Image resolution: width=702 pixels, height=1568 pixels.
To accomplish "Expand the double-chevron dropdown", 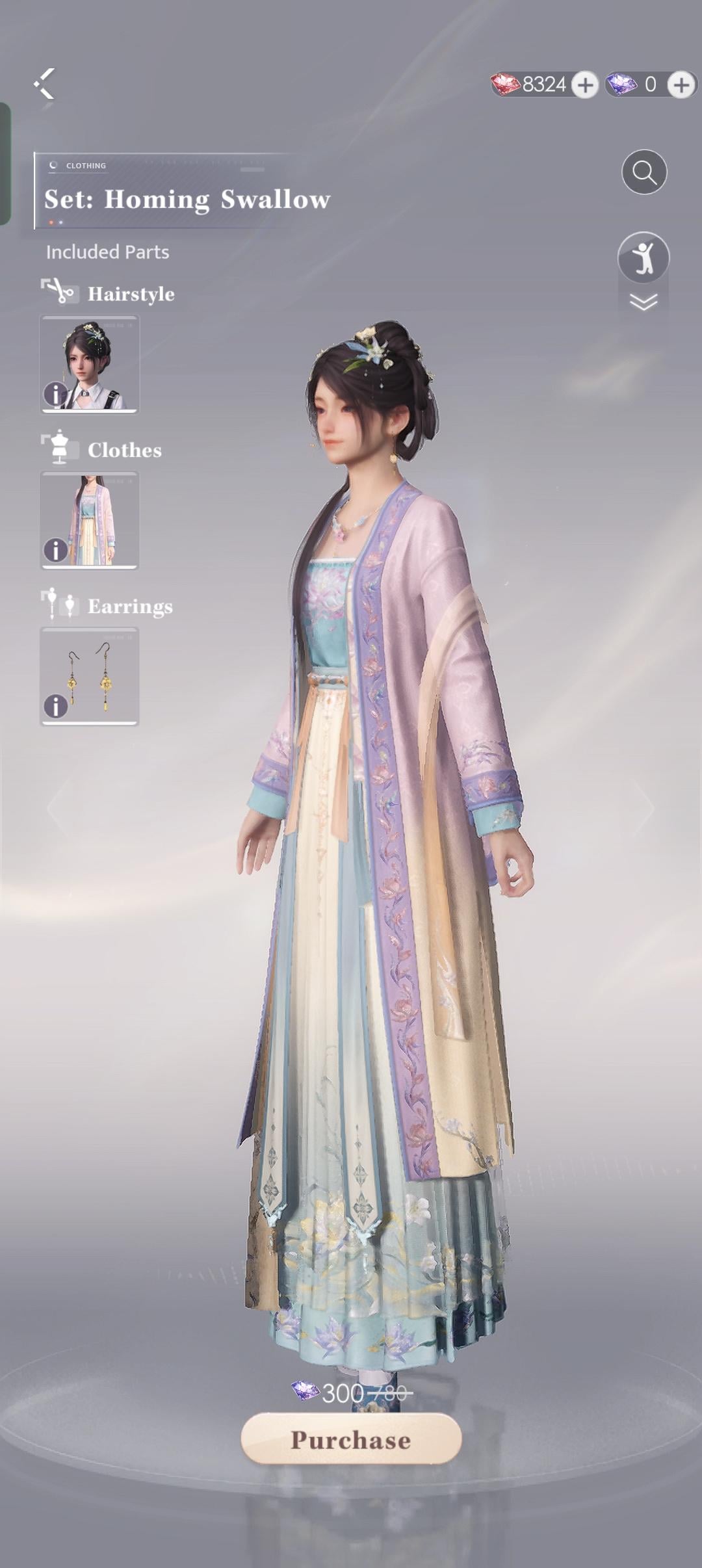I will coord(643,302).
